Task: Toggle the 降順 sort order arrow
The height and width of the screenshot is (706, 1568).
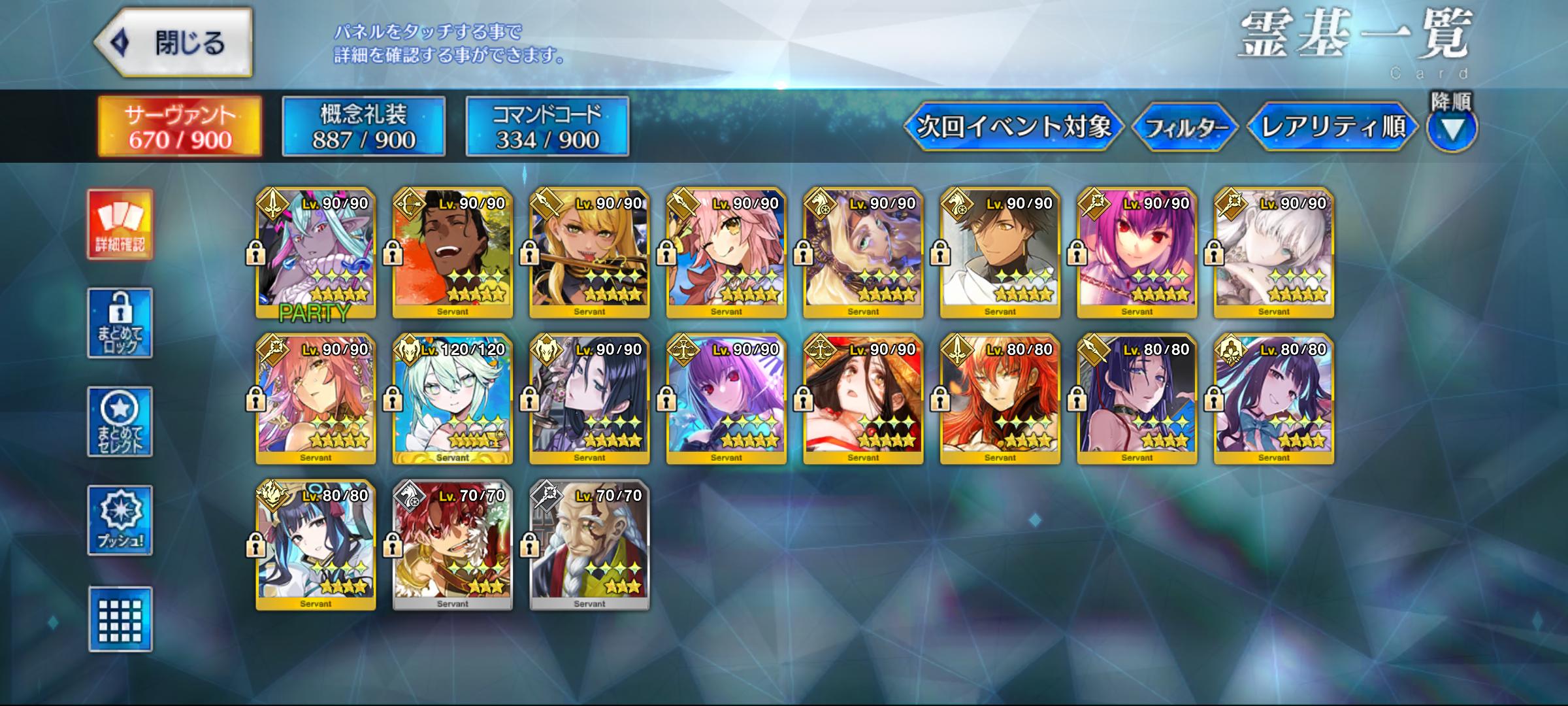Action: [1451, 129]
